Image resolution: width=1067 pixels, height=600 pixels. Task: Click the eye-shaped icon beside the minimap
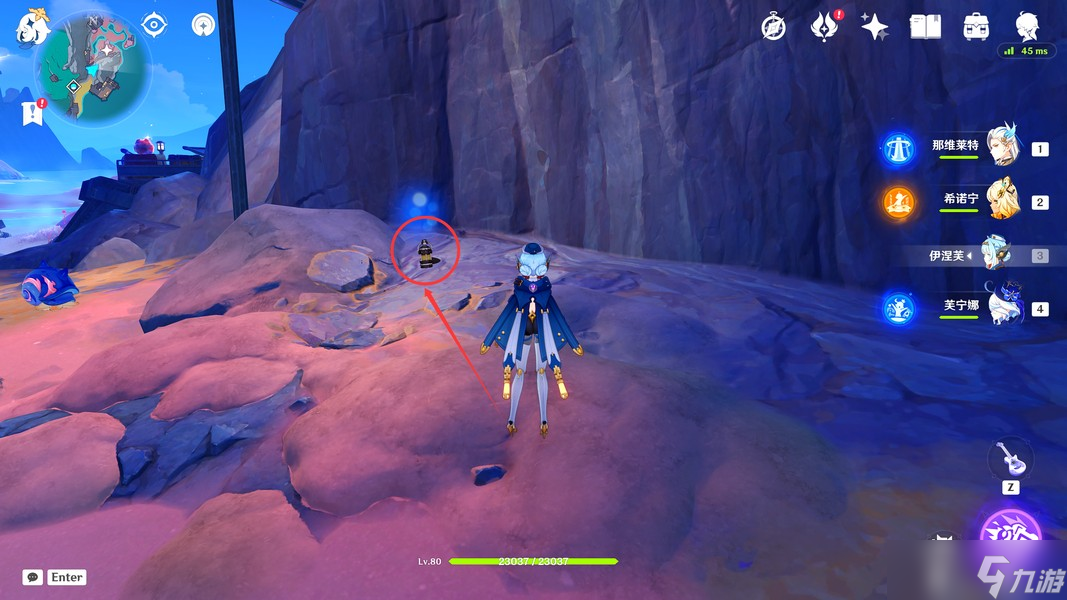[154, 24]
